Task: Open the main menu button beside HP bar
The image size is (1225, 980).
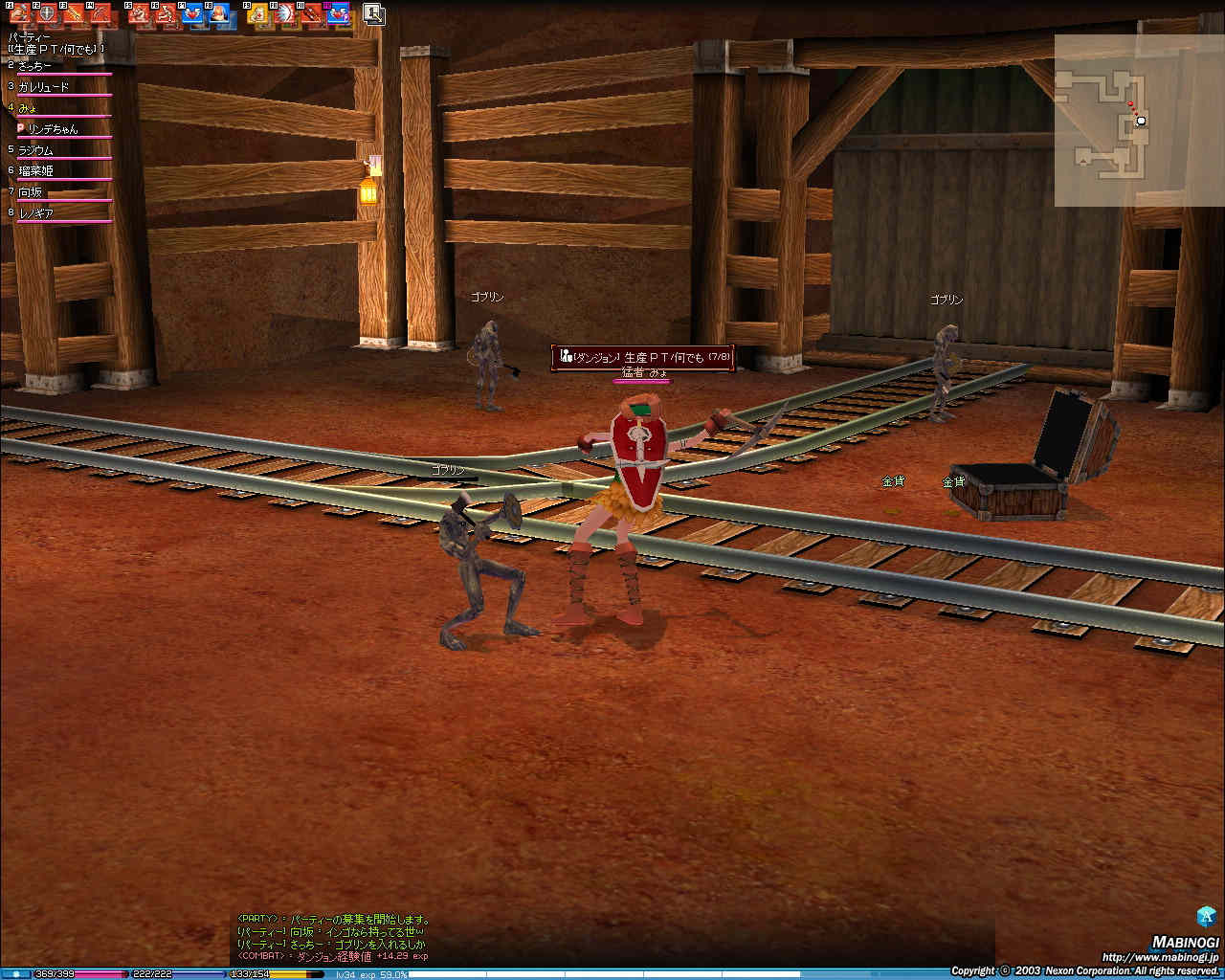Action: point(15,973)
